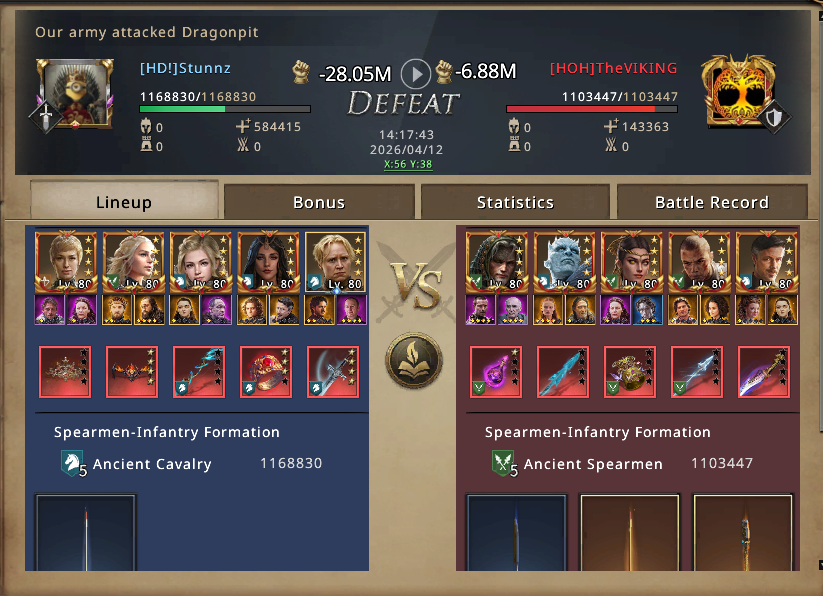Image resolution: width=823 pixels, height=596 pixels.
Task: Open the book icon below VS
Action: pyautogui.click(x=414, y=360)
